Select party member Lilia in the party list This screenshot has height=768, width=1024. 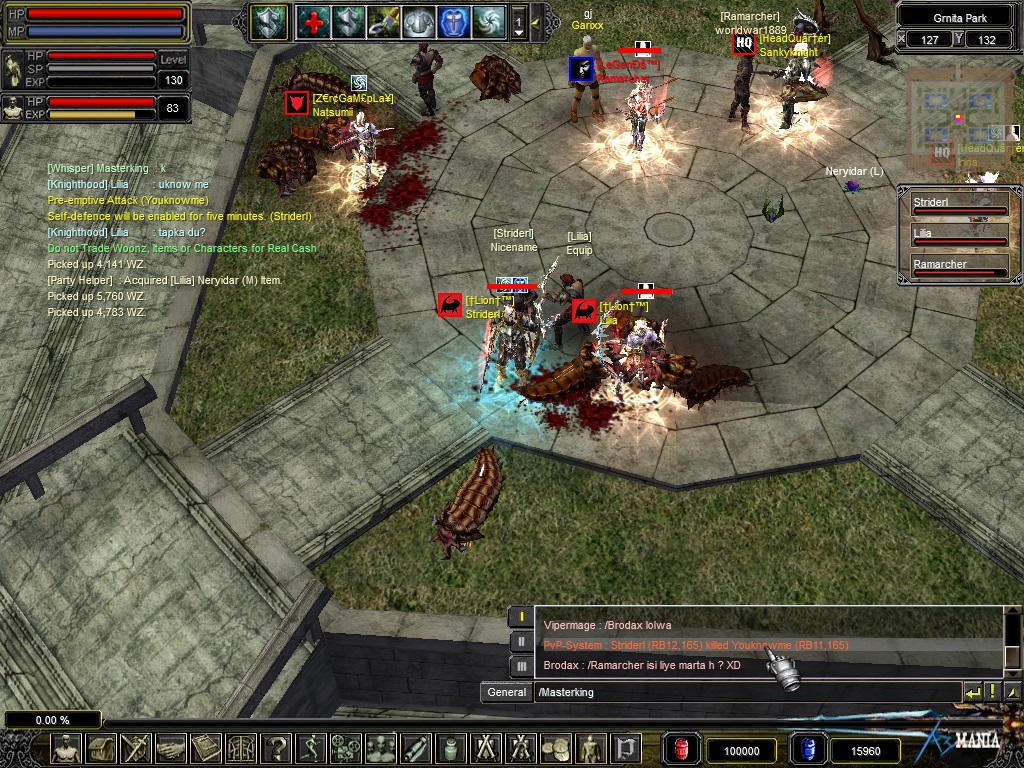tap(958, 236)
